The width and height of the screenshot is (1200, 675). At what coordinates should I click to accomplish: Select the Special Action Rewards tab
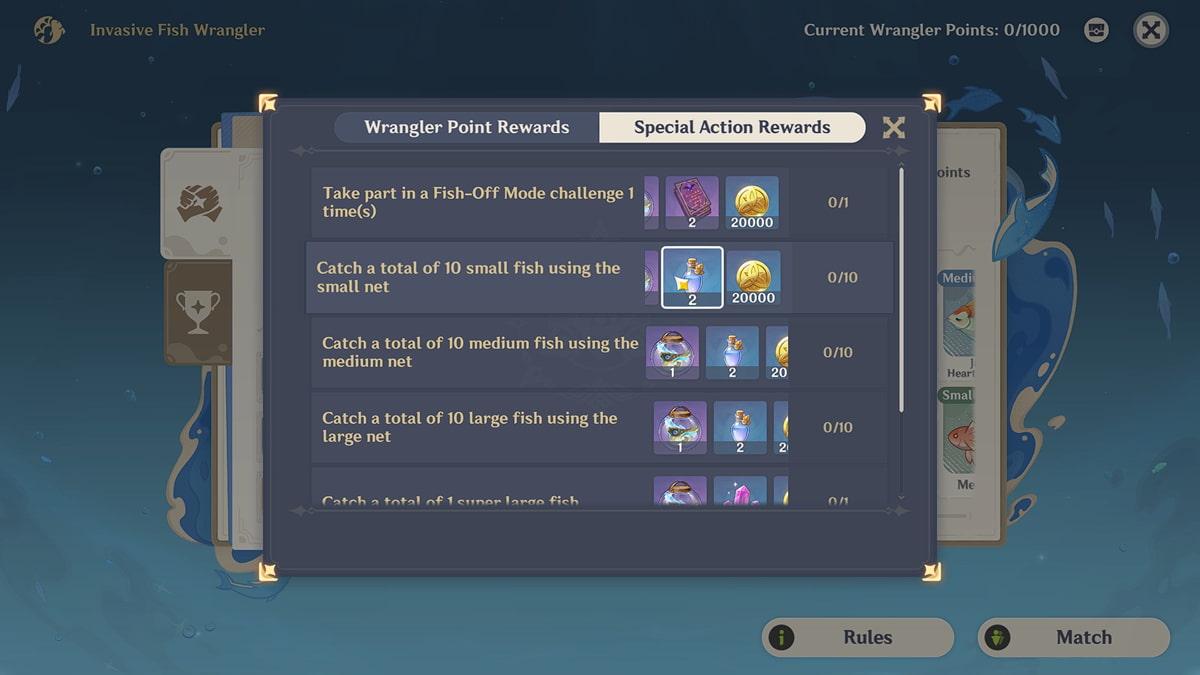pyautogui.click(x=731, y=127)
